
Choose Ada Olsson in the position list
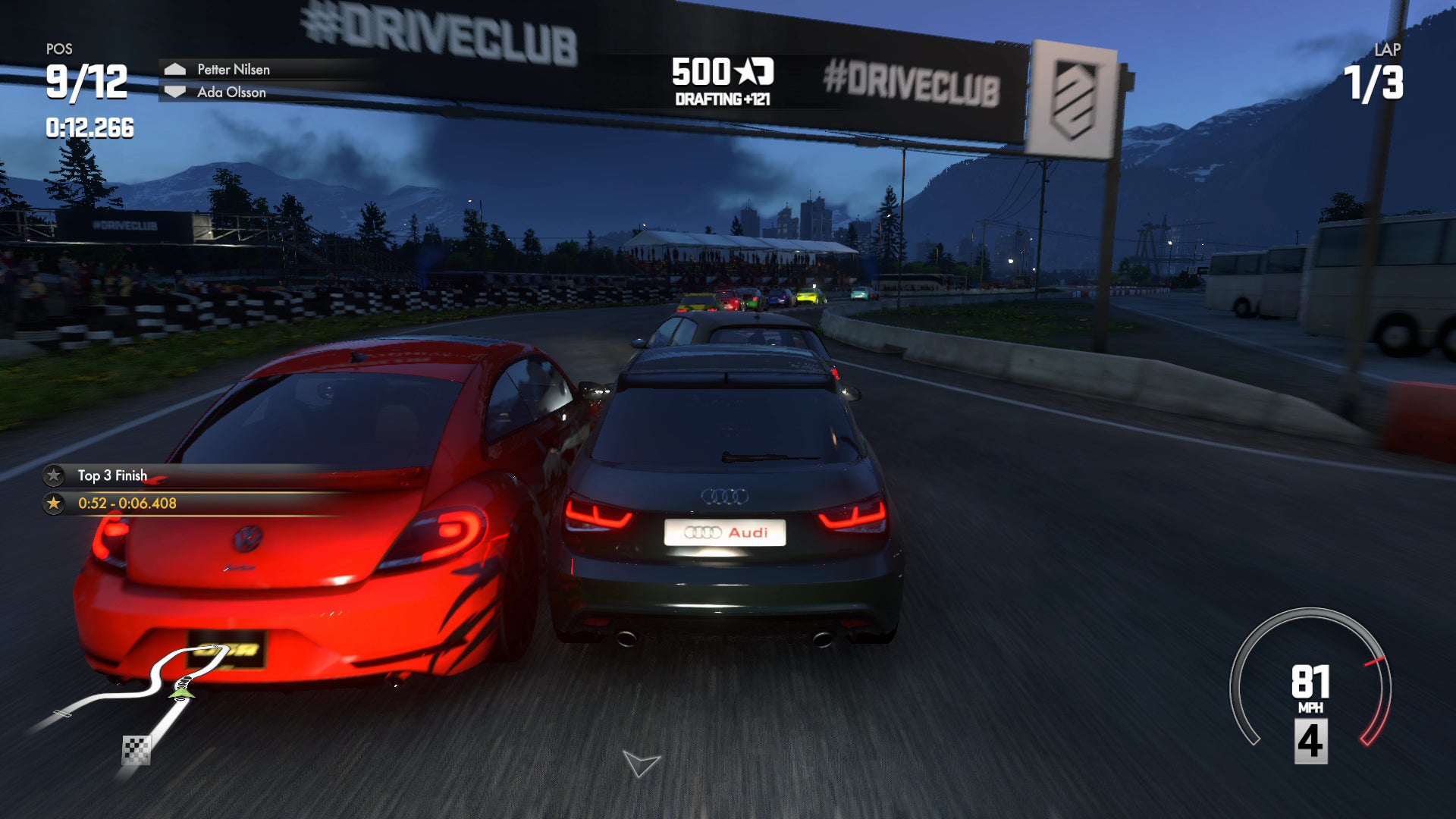(x=231, y=92)
